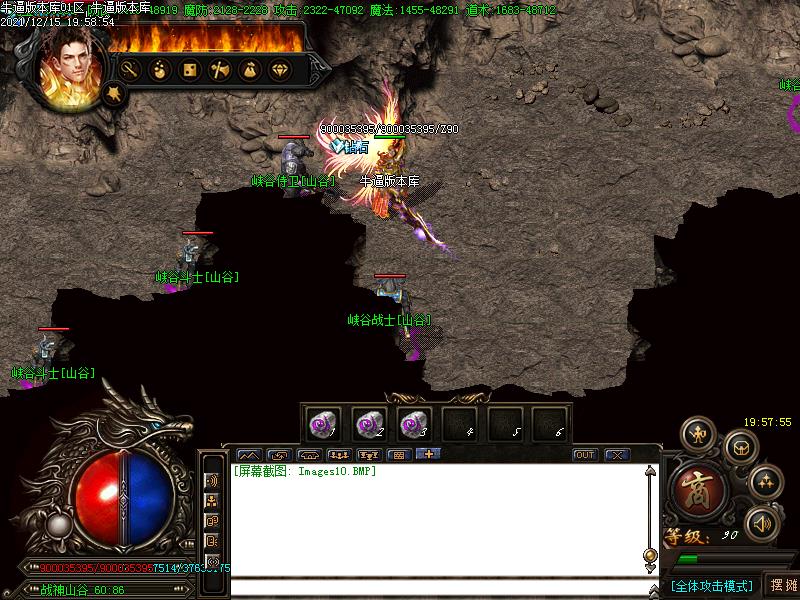Switch the 全体攻击模式 attack mode
800x600 pixels.
pyautogui.click(x=711, y=586)
